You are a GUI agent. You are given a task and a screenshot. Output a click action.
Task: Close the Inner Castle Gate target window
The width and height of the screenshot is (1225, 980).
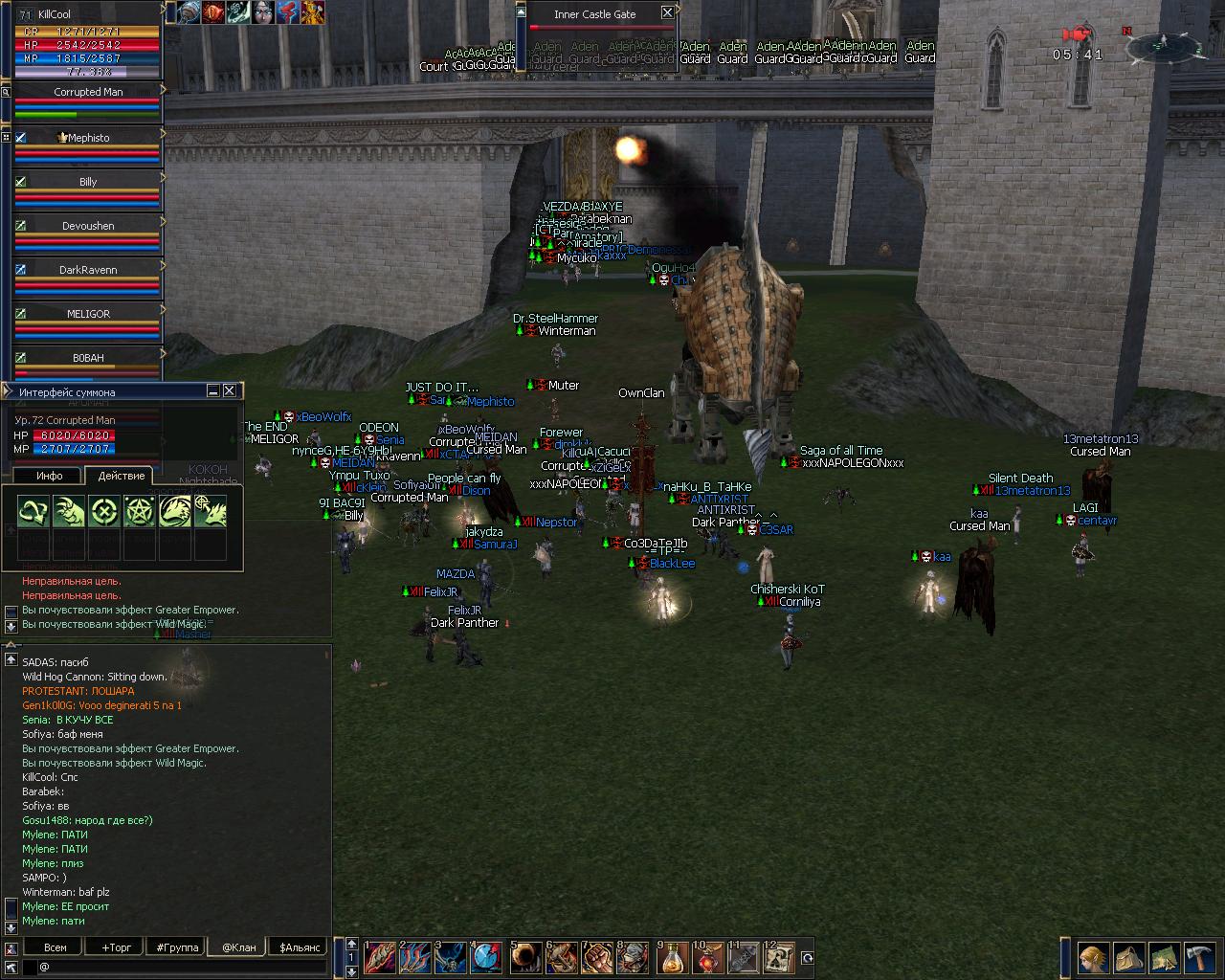667,13
